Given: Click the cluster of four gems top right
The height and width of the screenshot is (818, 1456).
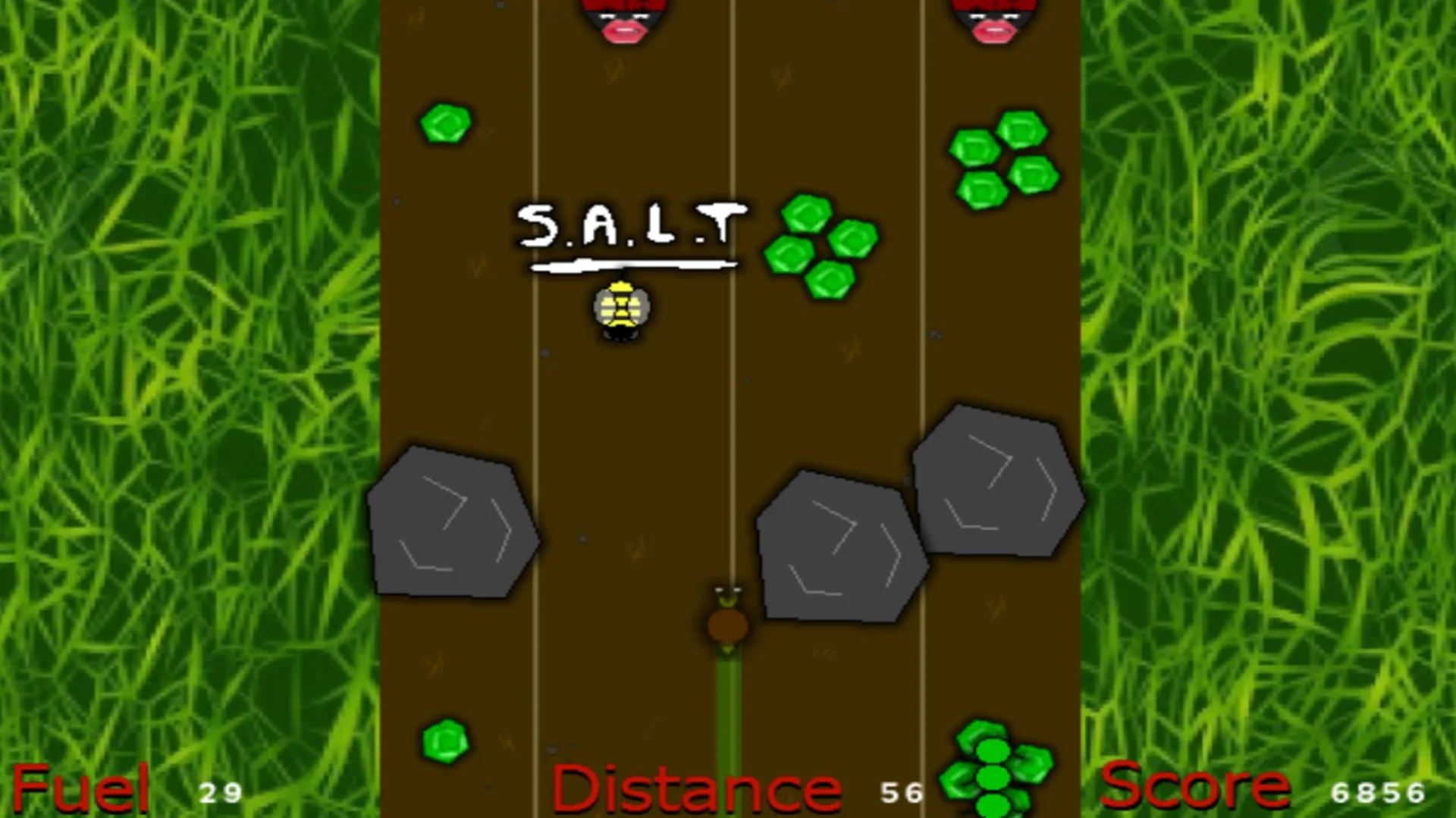Looking at the screenshot, I should point(1001,155).
